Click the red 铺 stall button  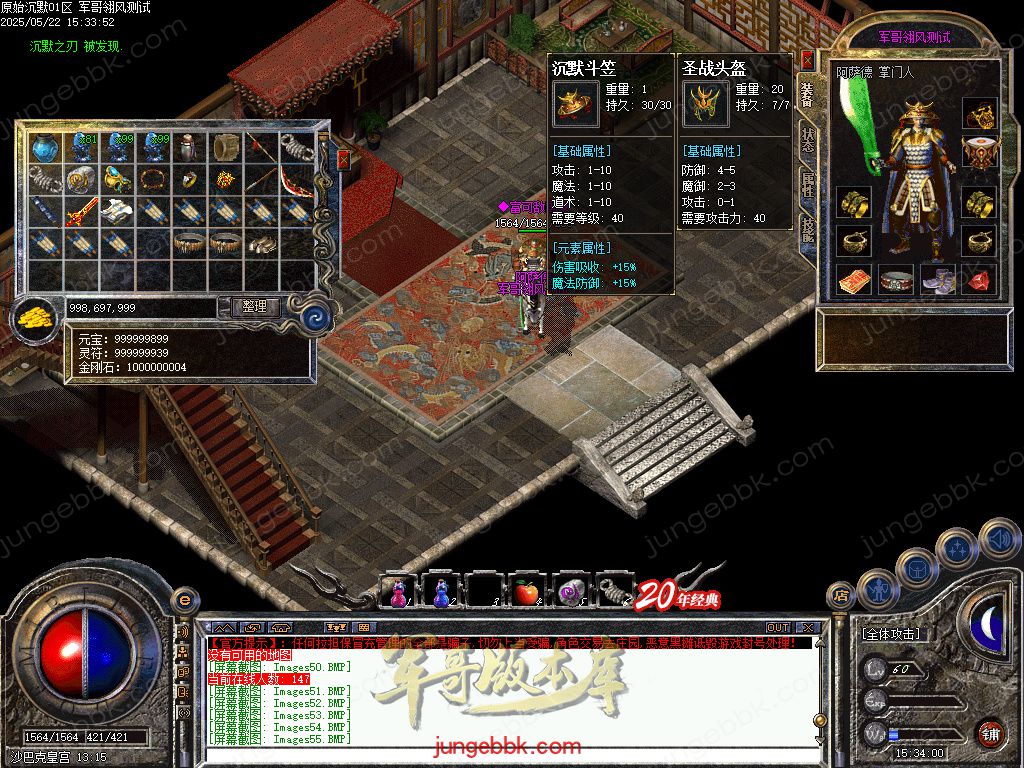point(990,733)
